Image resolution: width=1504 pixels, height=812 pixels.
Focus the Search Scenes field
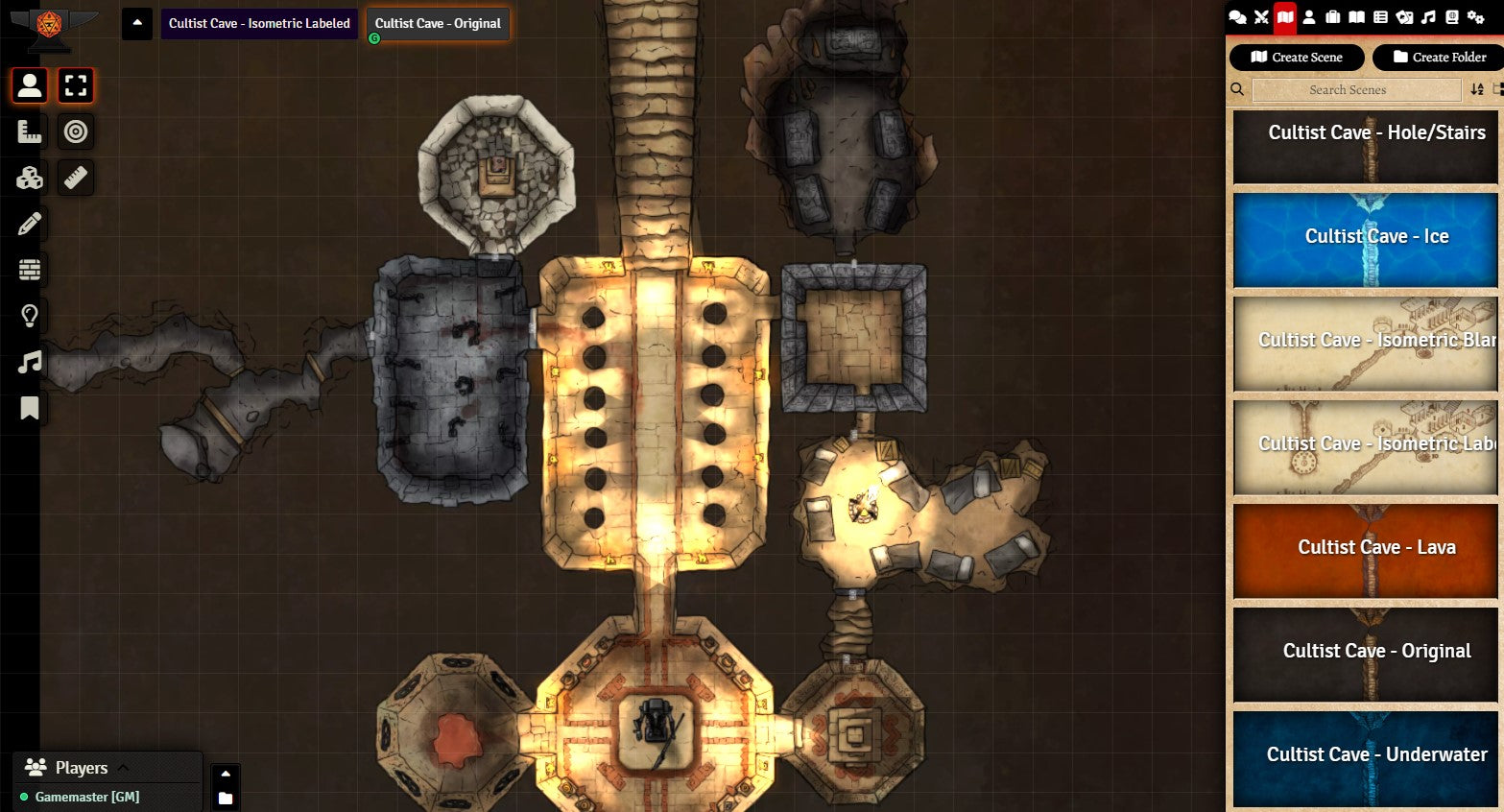point(1356,90)
